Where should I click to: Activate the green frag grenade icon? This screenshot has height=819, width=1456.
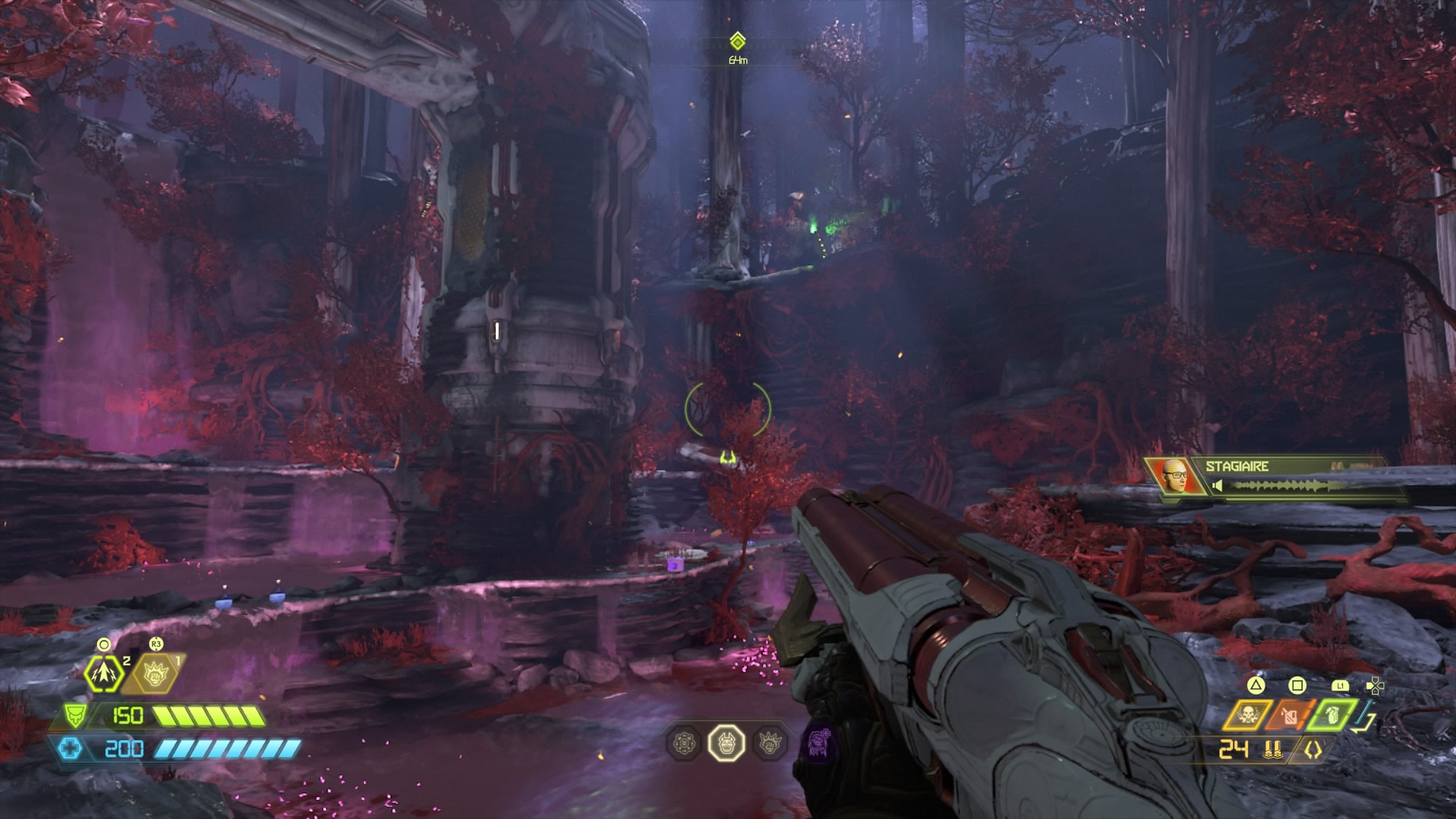click(1334, 716)
